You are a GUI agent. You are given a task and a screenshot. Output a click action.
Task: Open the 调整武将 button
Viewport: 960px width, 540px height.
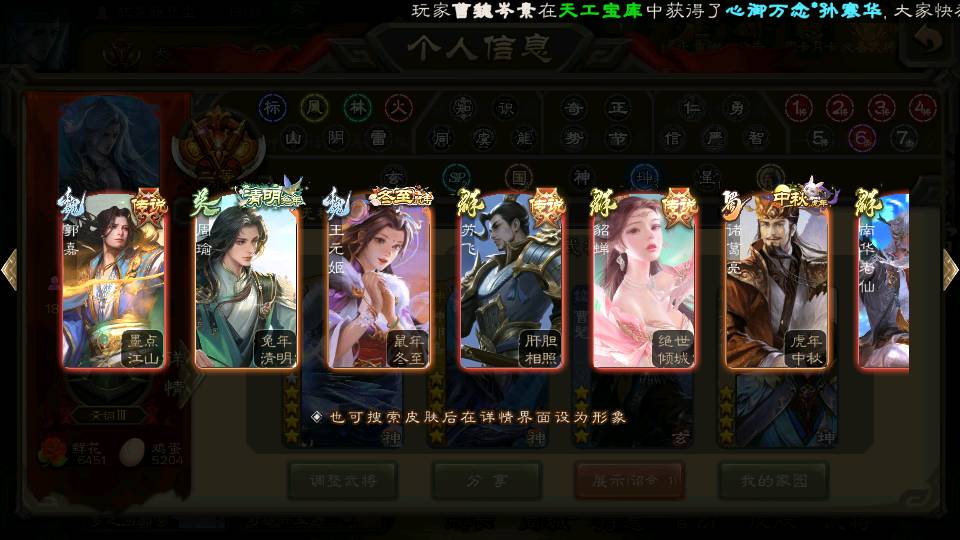[x=342, y=481]
